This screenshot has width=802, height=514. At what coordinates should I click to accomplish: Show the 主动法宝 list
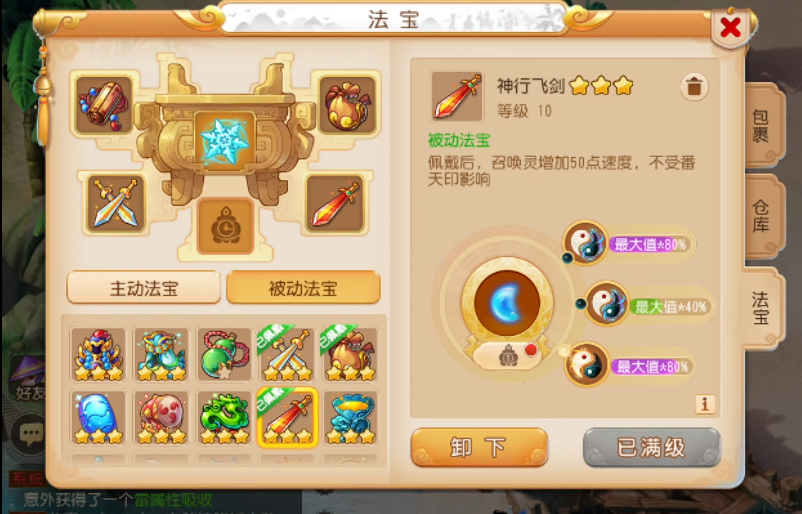click(x=144, y=288)
